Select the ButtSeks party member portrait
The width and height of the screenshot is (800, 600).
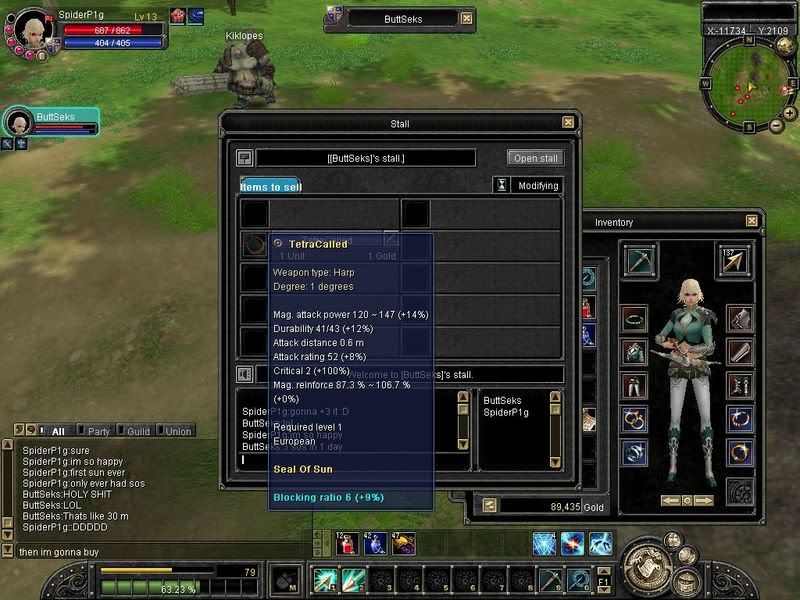(x=18, y=123)
